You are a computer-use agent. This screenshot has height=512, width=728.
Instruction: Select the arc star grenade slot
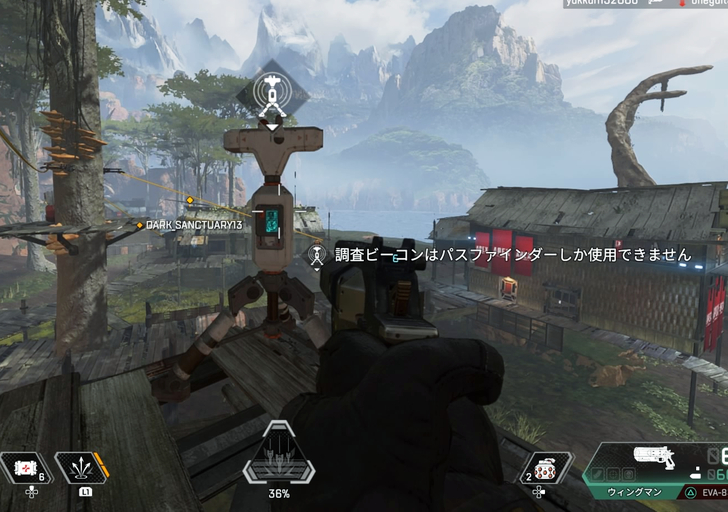pyautogui.click(x=546, y=469)
